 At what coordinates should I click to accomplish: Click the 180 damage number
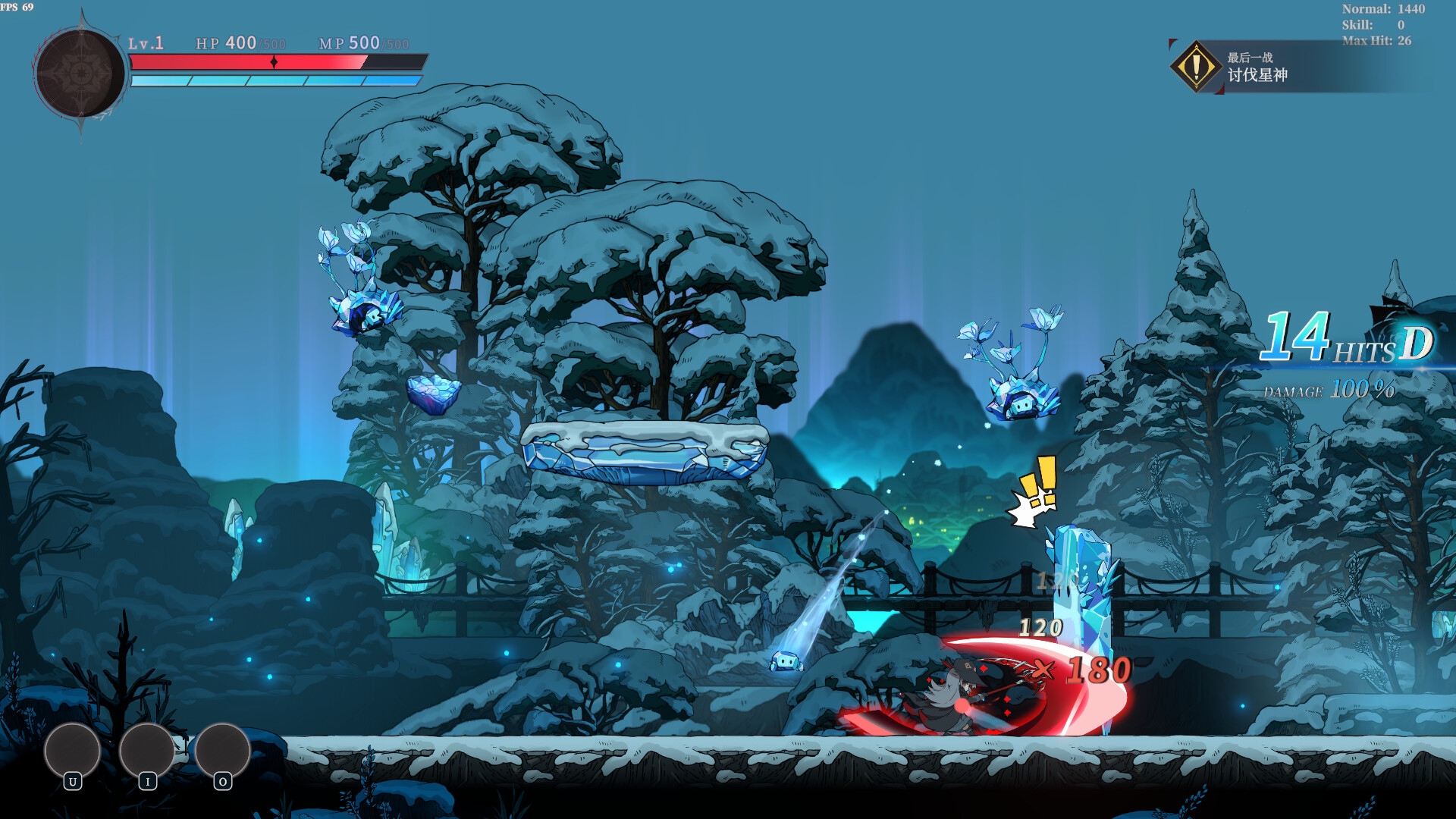pos(1098,671)
